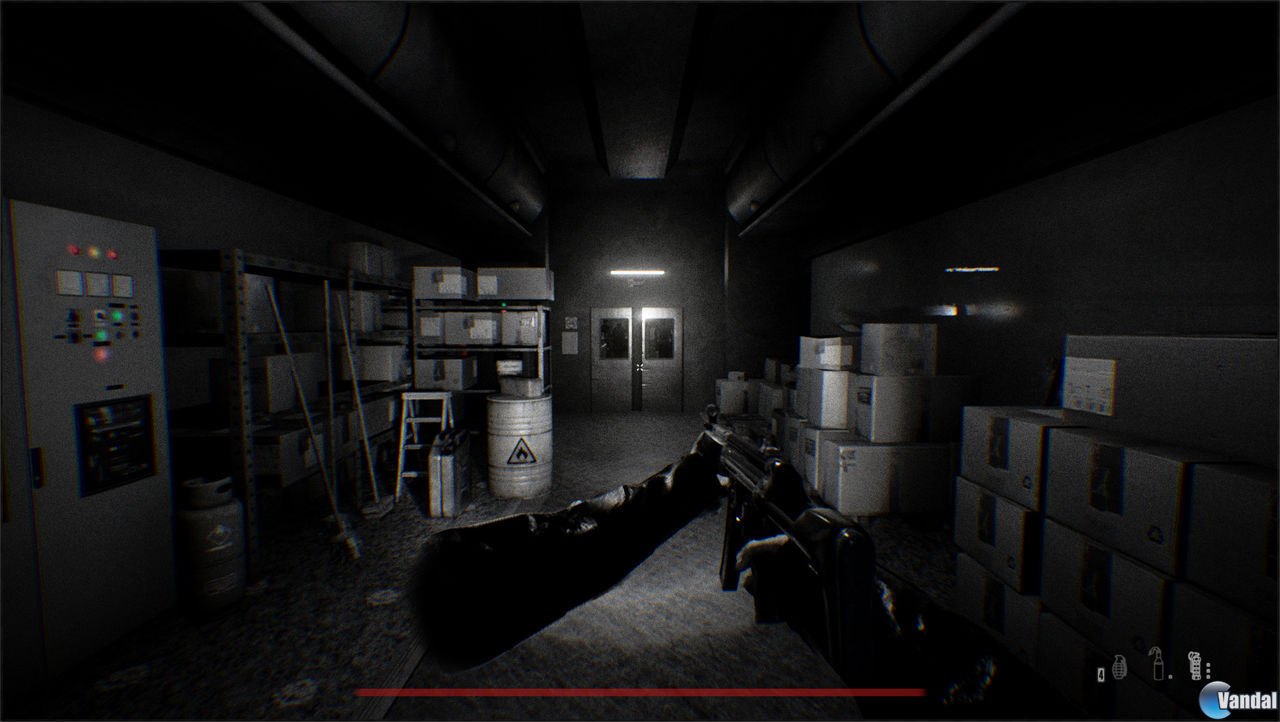Click the red health bar at the bottom

640,692
